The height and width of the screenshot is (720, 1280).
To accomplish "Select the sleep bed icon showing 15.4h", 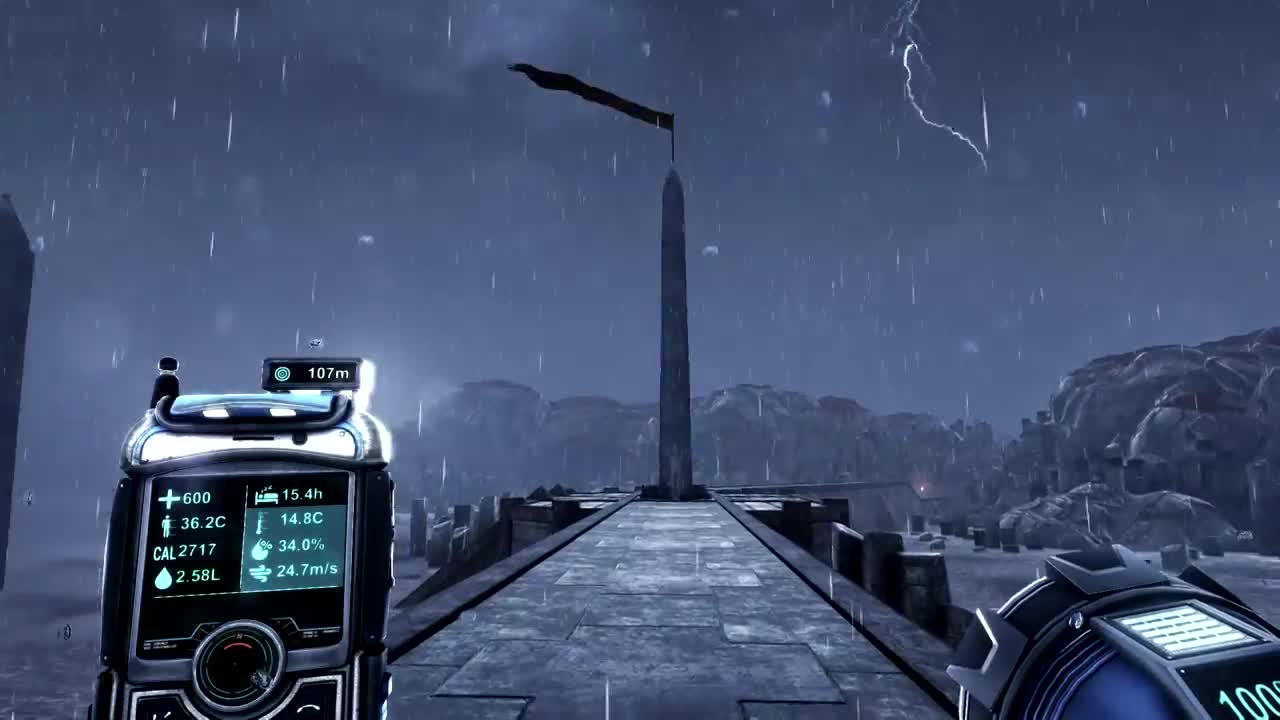I will click(x=265, y=496).
